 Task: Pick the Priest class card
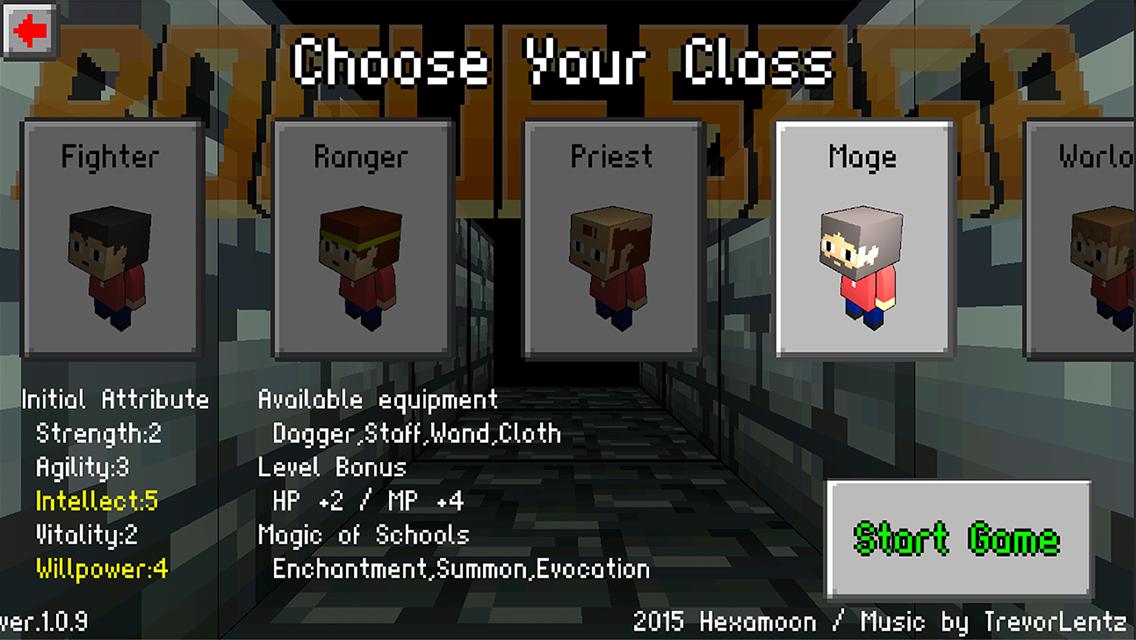pos(612,238)
